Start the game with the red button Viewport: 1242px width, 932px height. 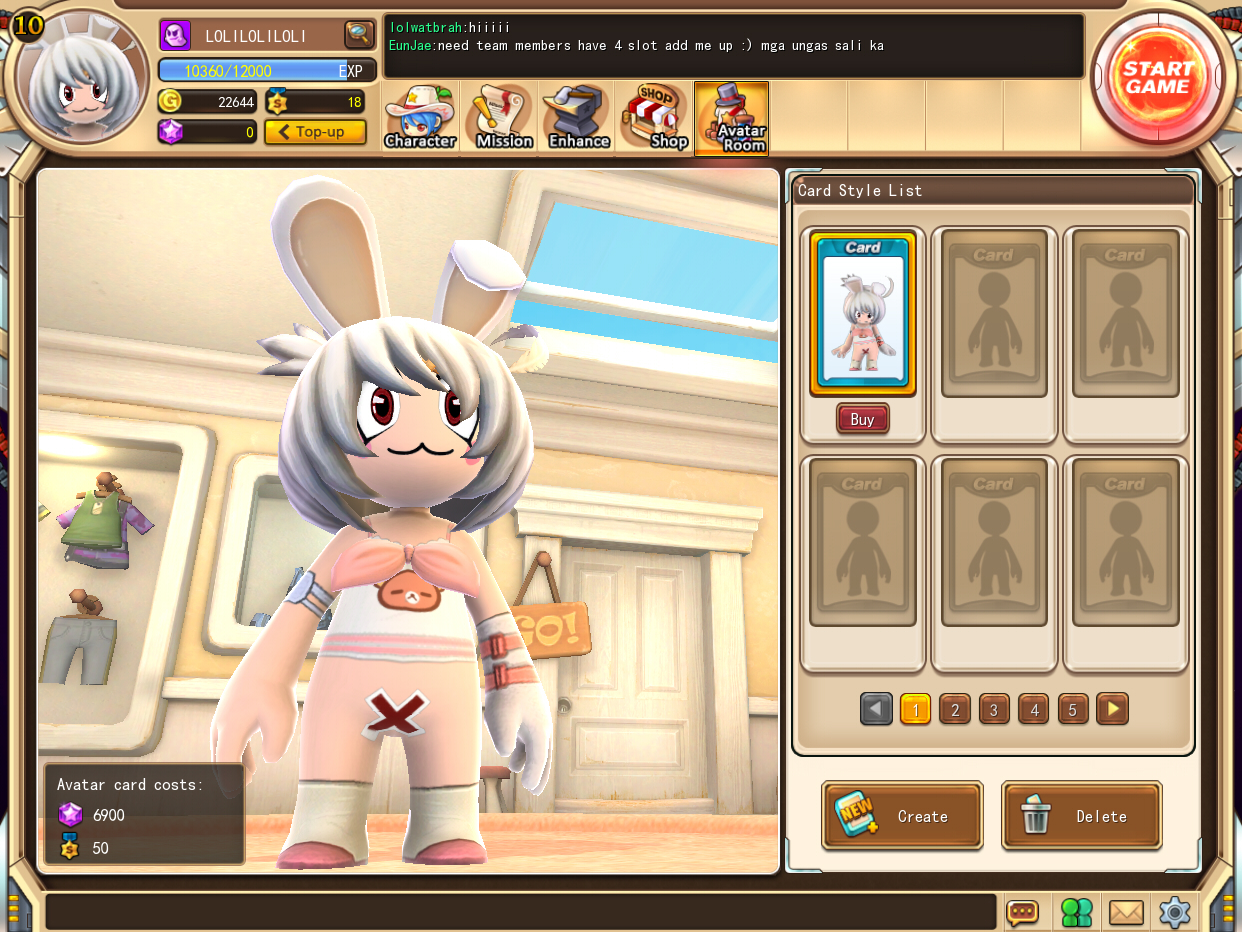pyautogui.click(x=1157, y=77)
